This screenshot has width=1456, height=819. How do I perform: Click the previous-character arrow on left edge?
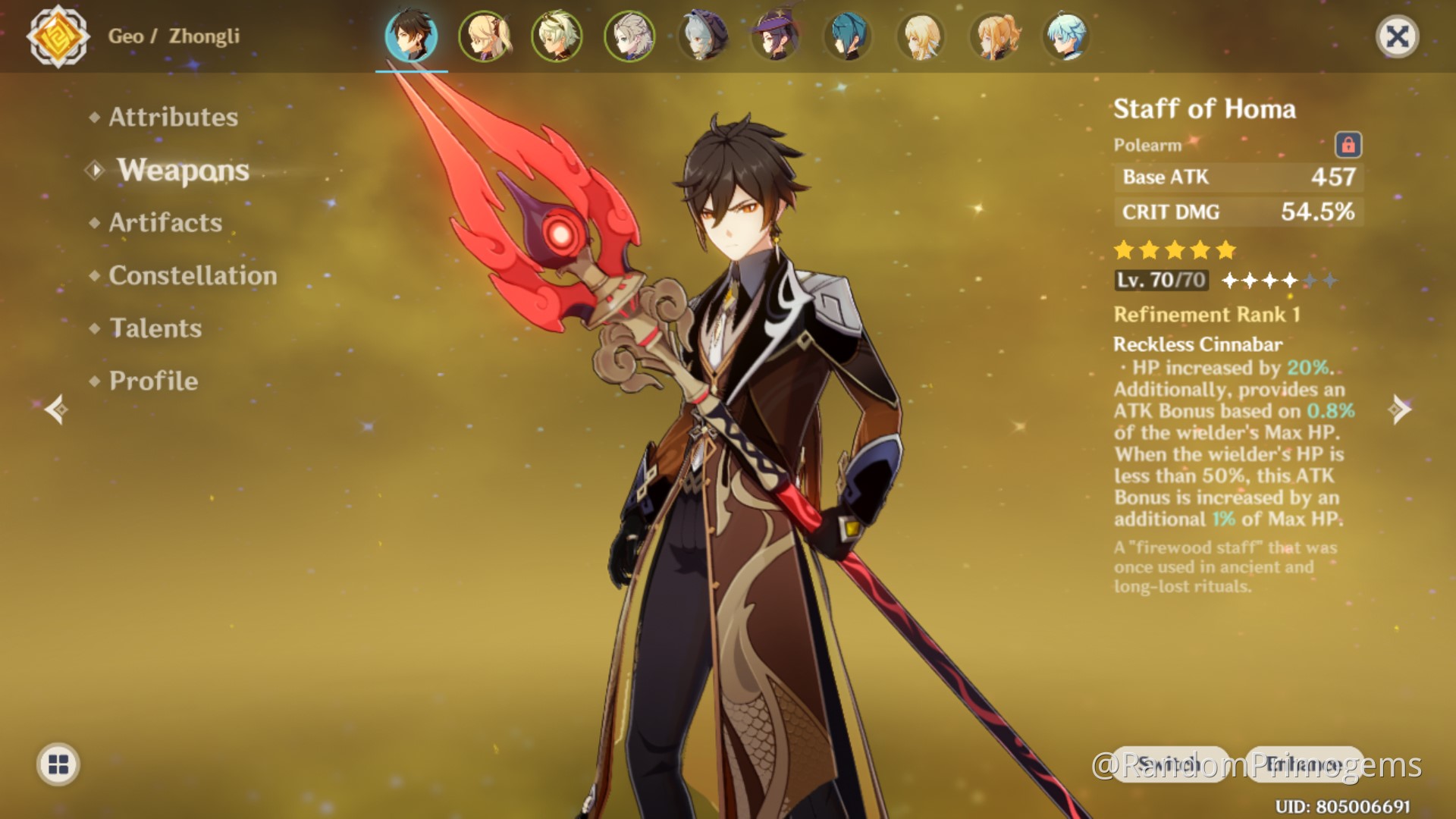click(x=58, y=409)
